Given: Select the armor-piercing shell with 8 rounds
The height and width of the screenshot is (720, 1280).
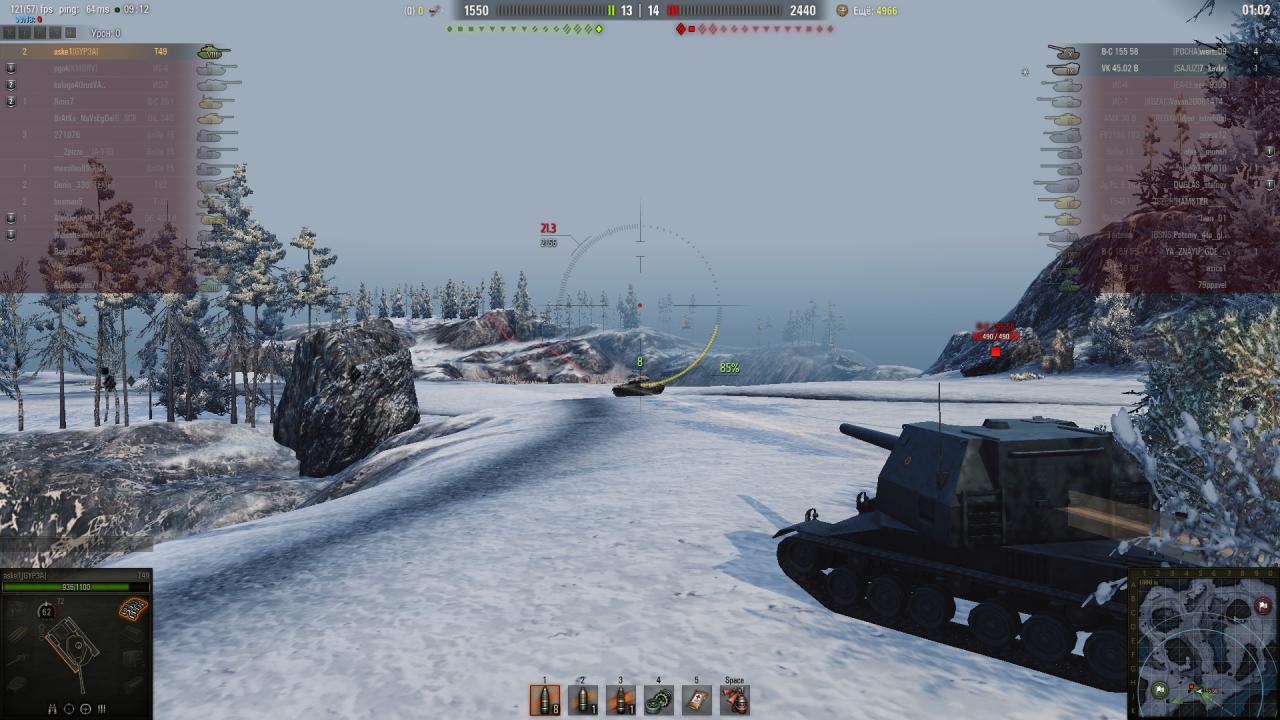Looking at the screenshot, I should point(545,699).
